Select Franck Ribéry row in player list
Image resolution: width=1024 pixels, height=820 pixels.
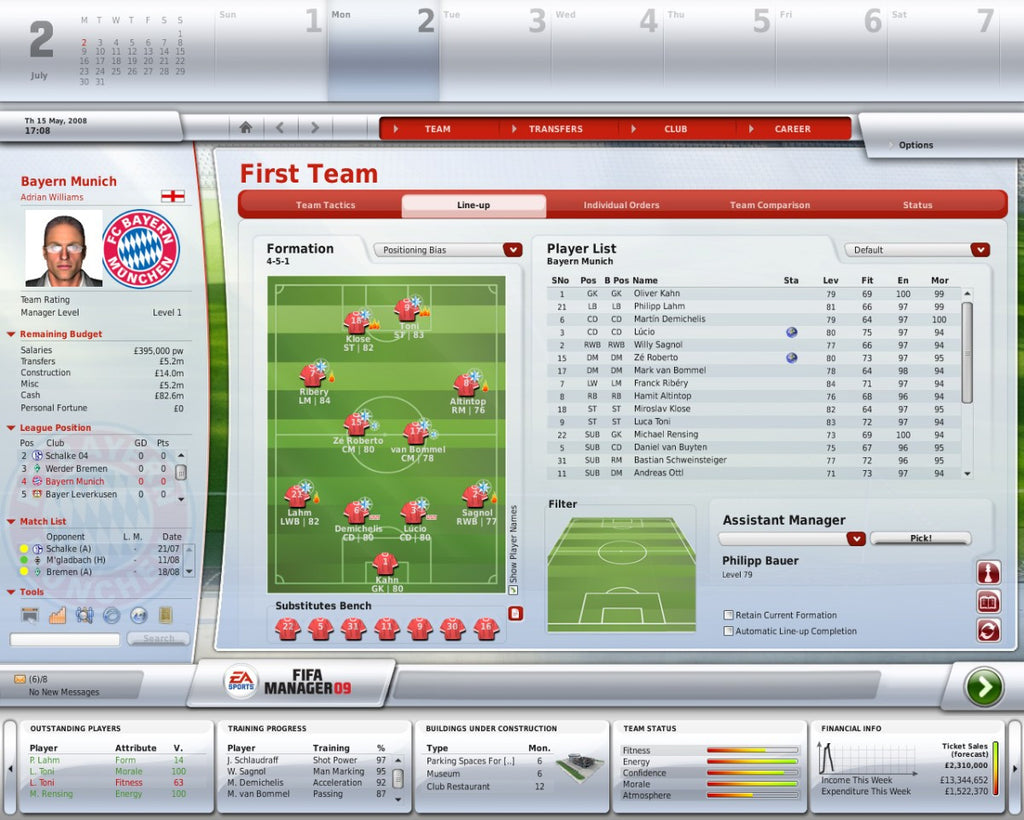point(660,383)
